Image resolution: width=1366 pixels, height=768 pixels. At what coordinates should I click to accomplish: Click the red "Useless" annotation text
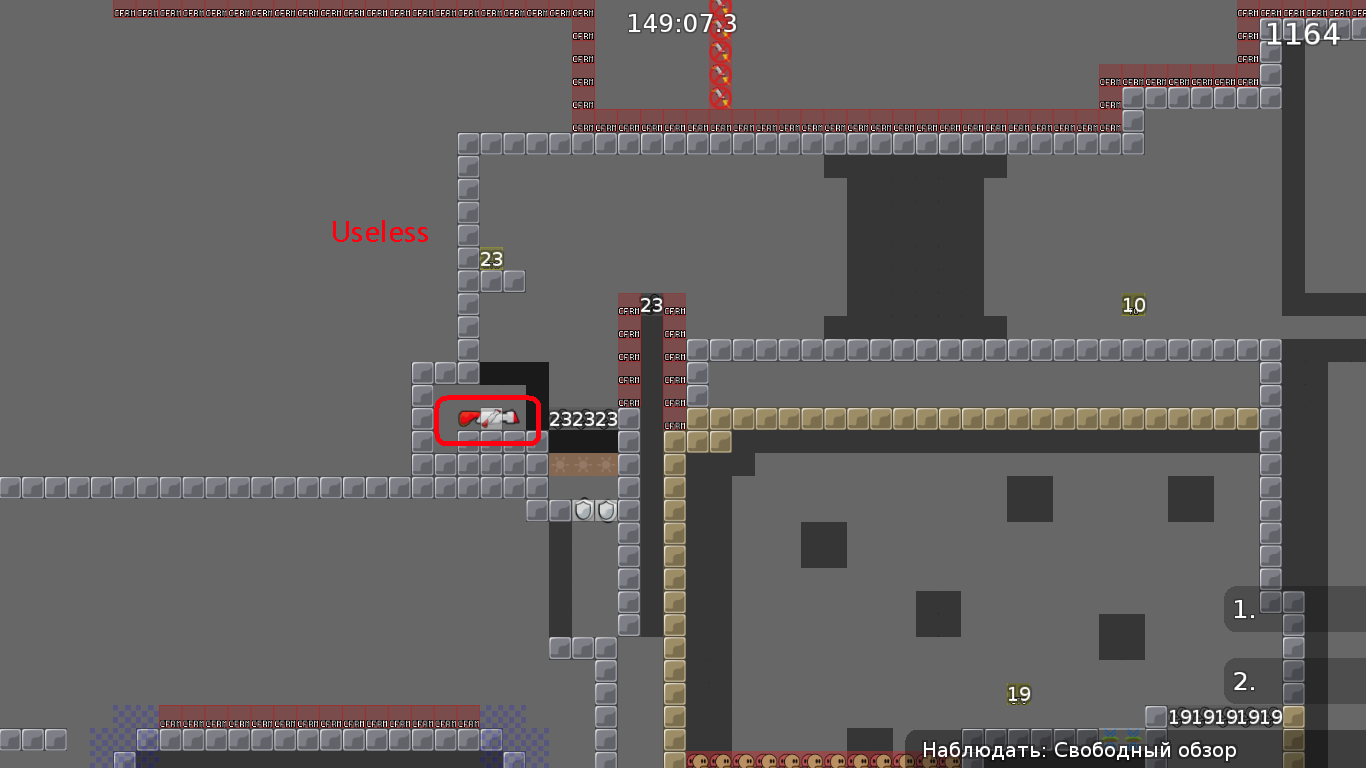pos(380,232)
